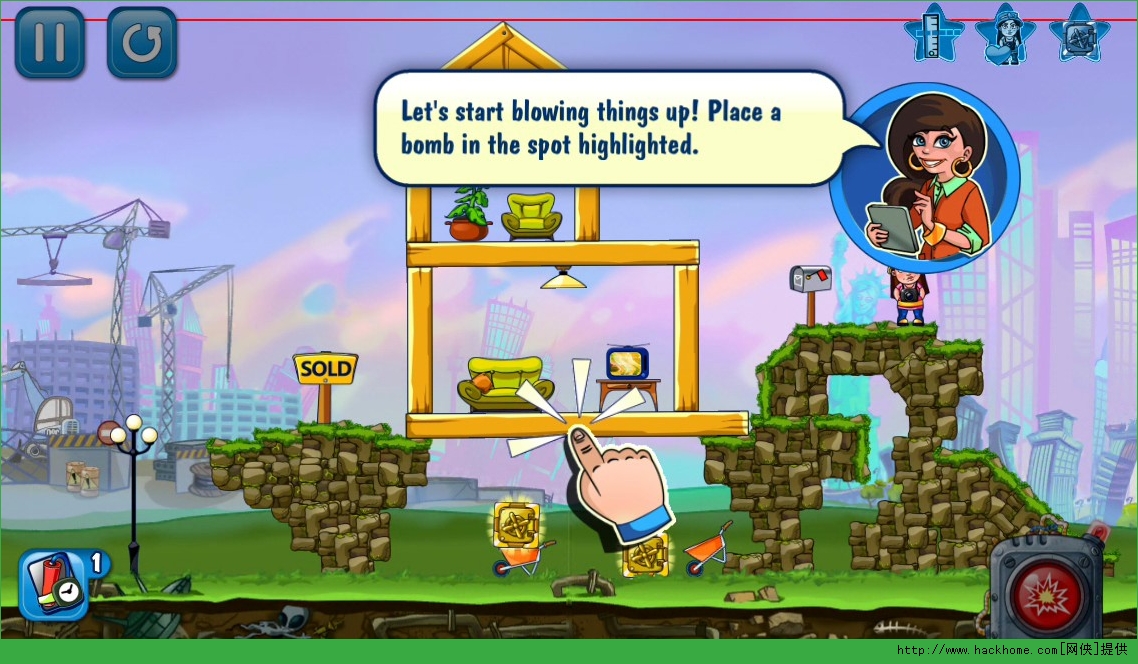Image resolution: width=1138 pixels, height=664 pixels.
Task: Select the dynamite bomb icon
Action: (53, 584)
